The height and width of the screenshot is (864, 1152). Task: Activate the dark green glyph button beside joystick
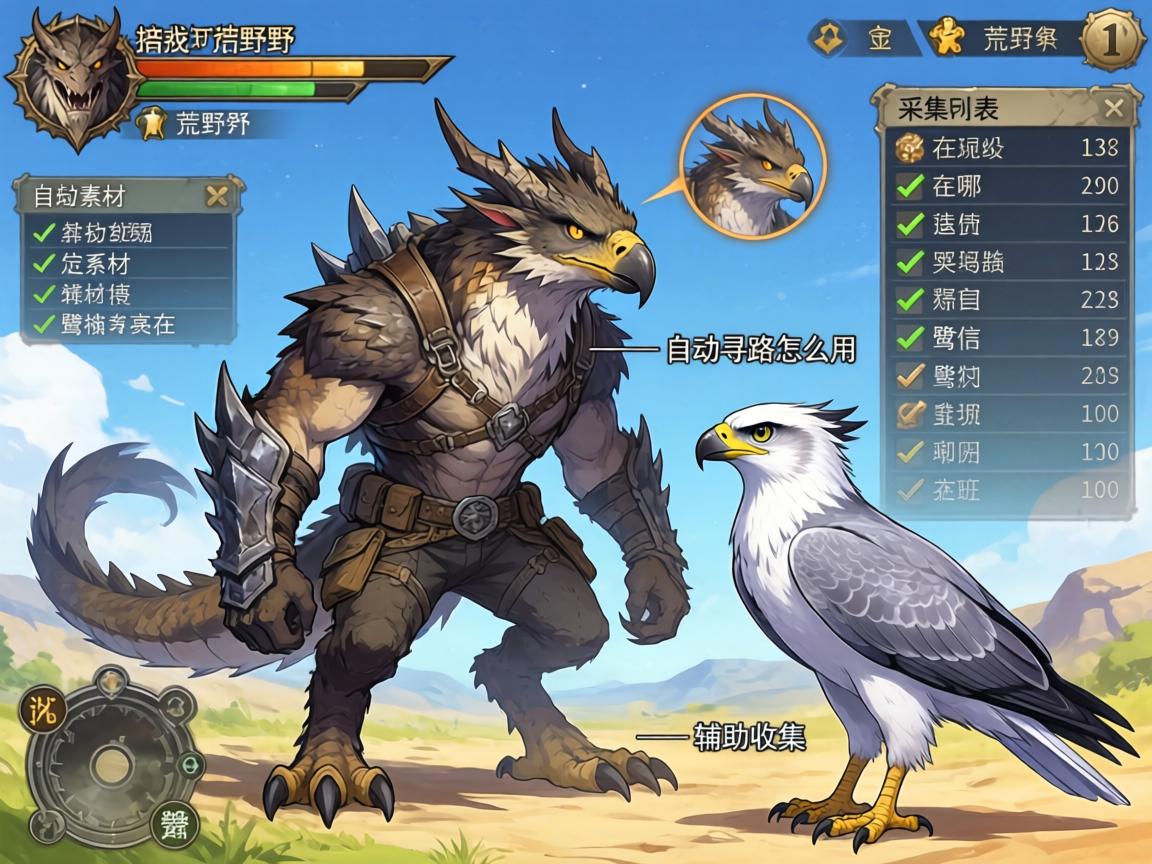tap(174, 826)
